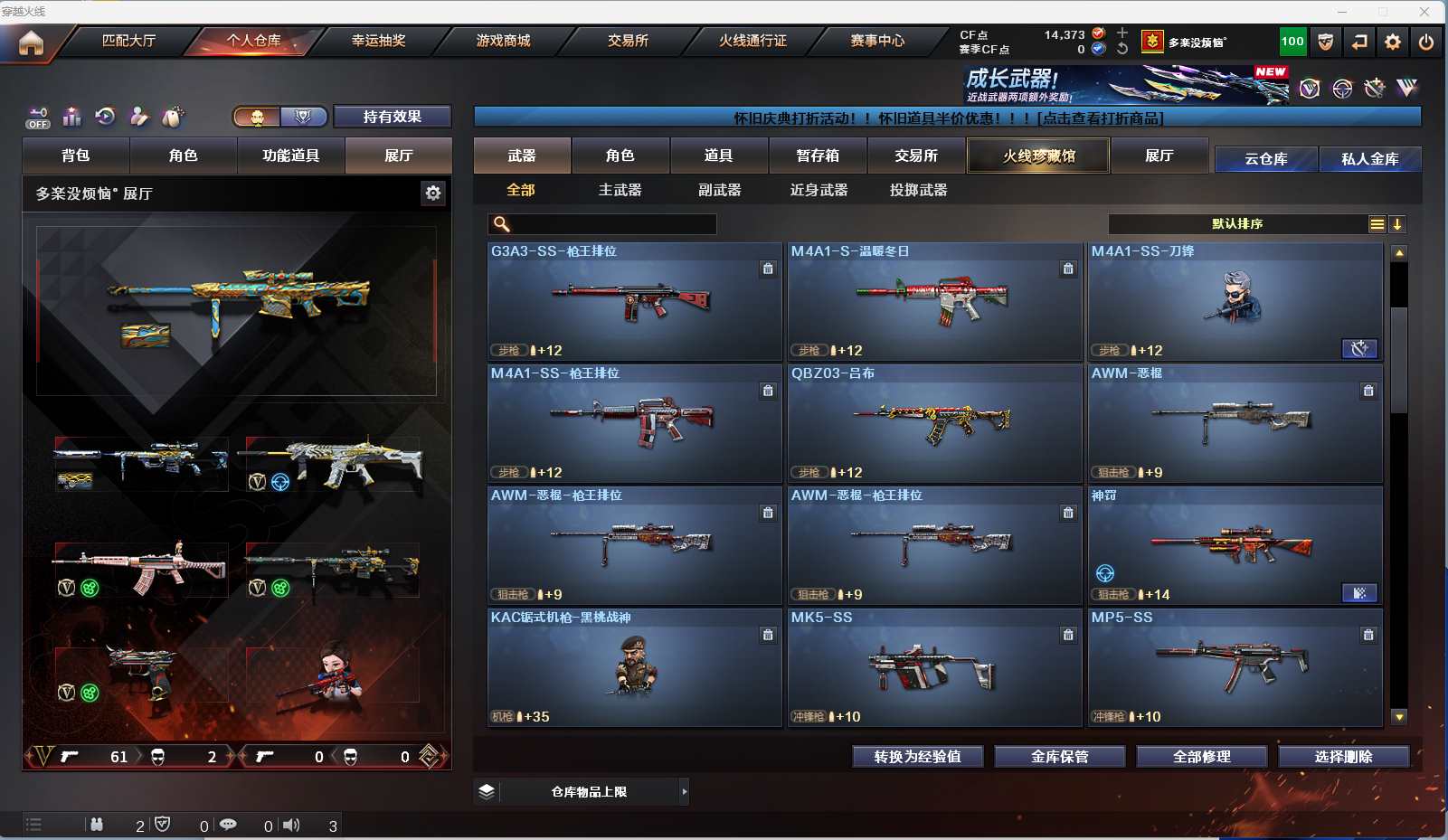Open the 交易所 top menu entry
Viewport: 1448px width, 840px height.
[x=628, y=41]
